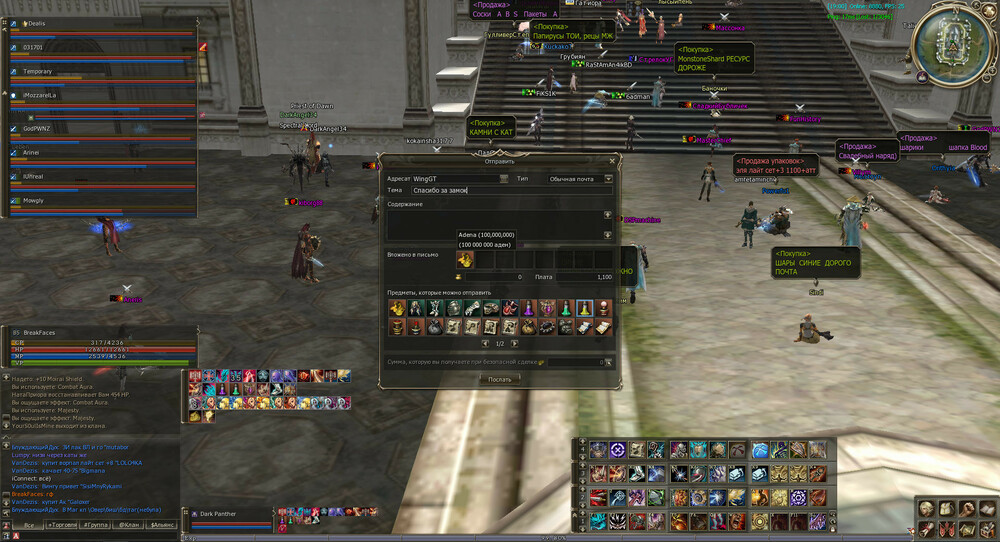Open the @Клан chat tab
Screen dimensions: 1000x542
pos(129,524)
